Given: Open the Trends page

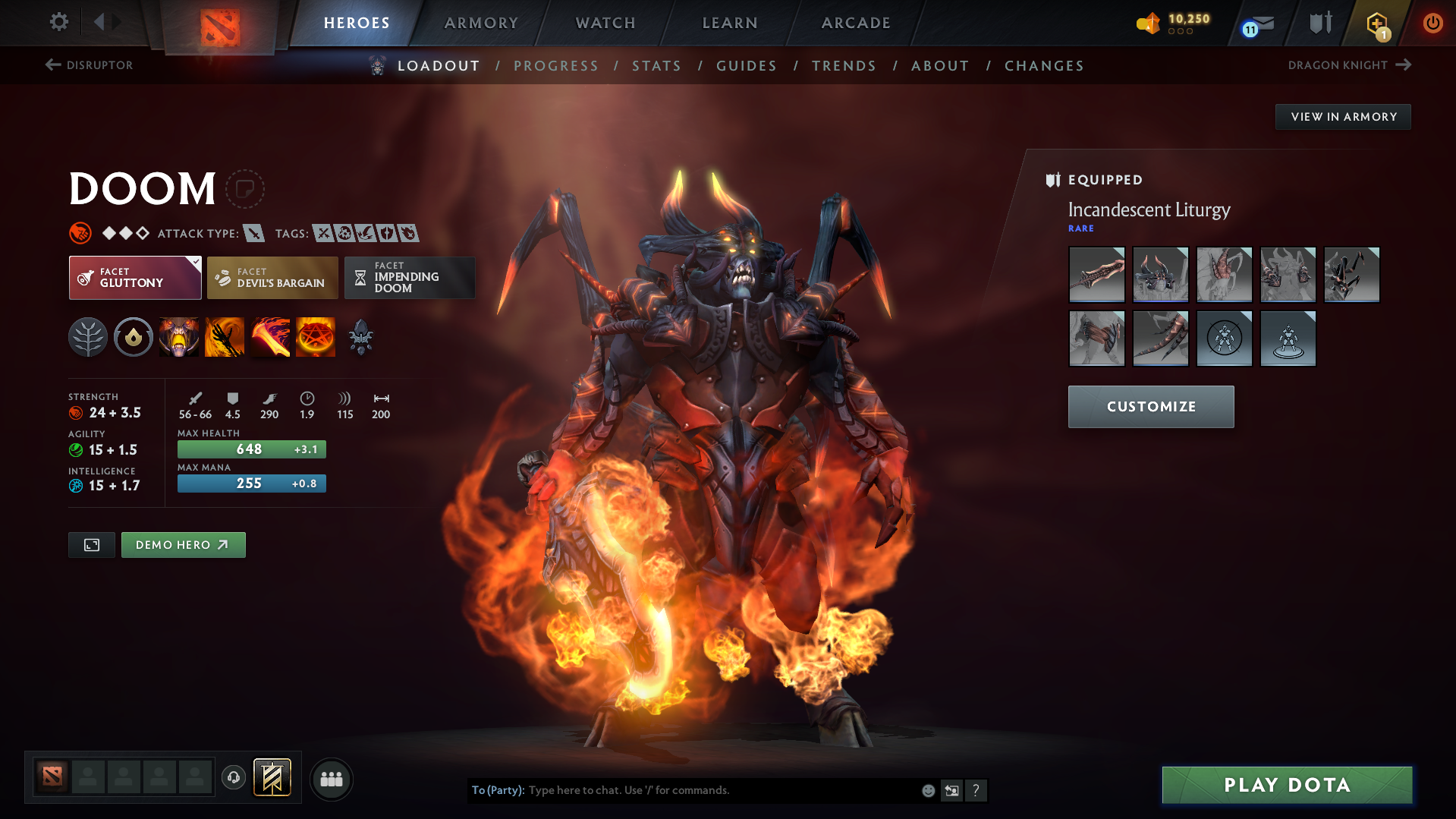Looking at the screenshot, I should [844, 66].
